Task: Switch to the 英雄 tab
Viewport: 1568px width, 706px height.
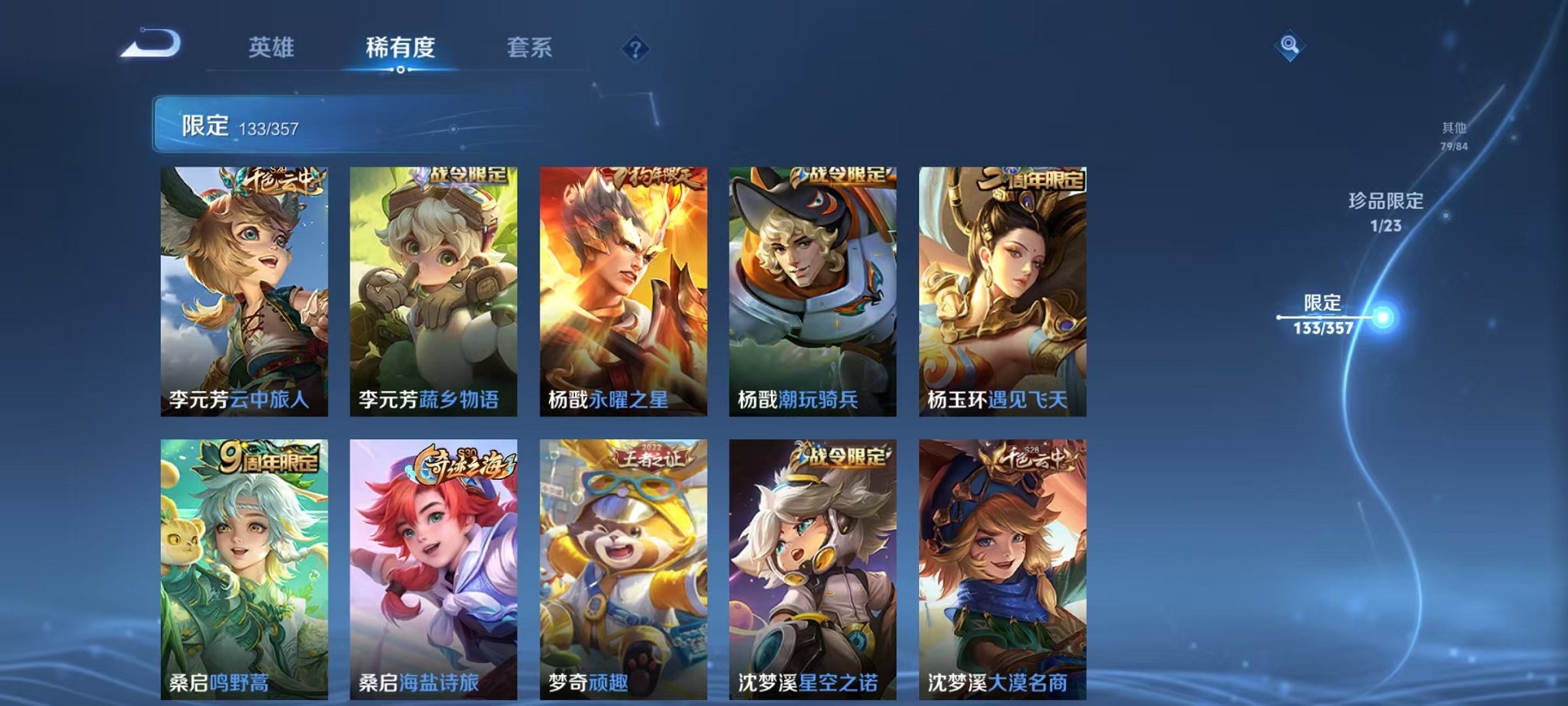Action: click(273, 46)
